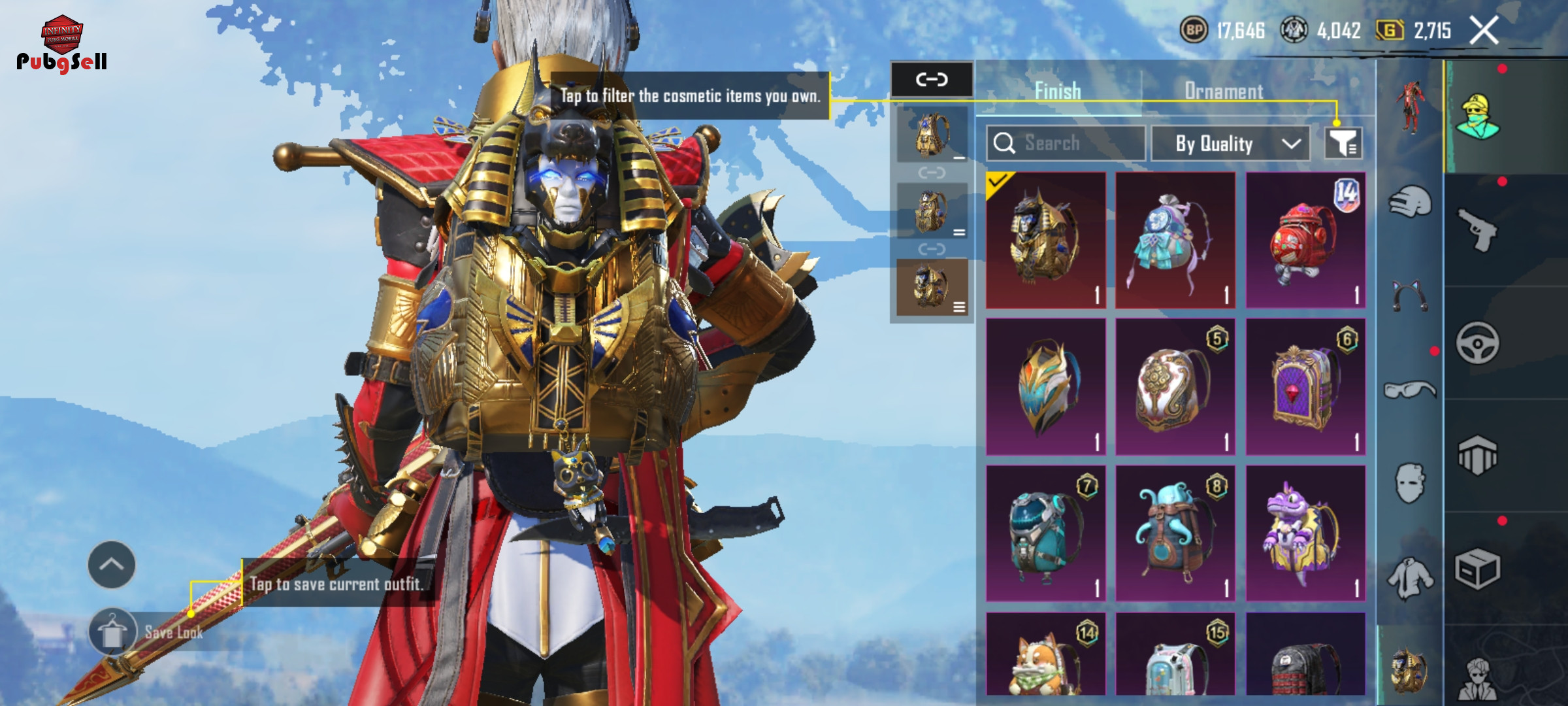Save the current outfit with Save Look
The image size is (1568, 706).
147,632
